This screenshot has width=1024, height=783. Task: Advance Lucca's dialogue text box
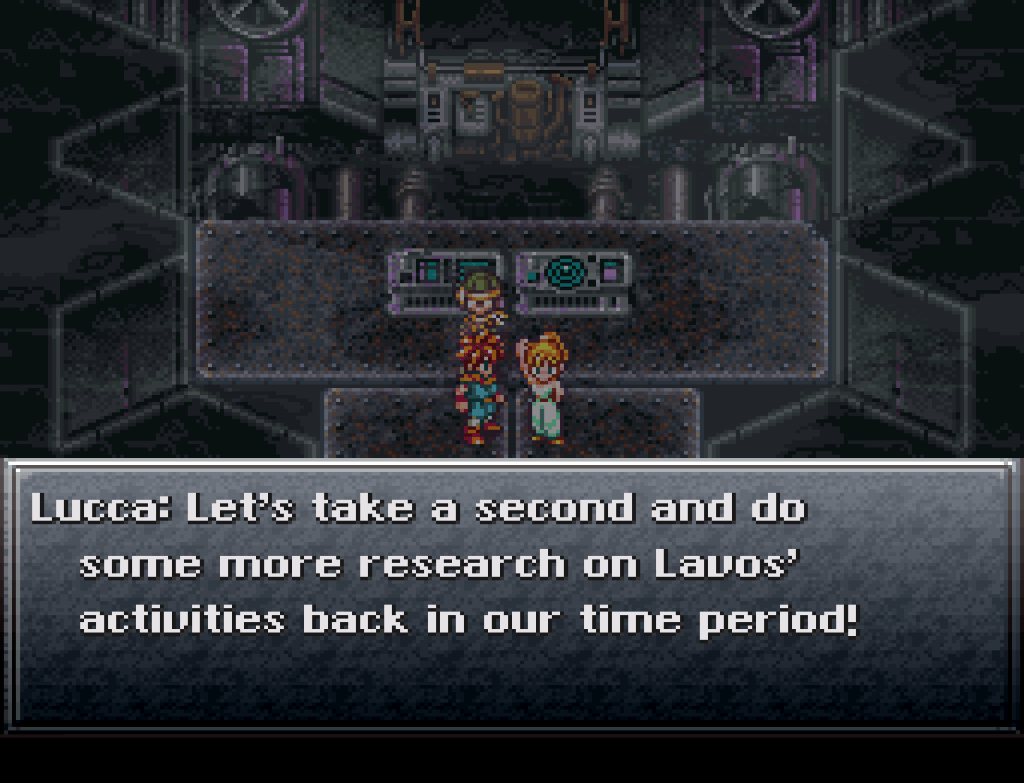[511, 592]
